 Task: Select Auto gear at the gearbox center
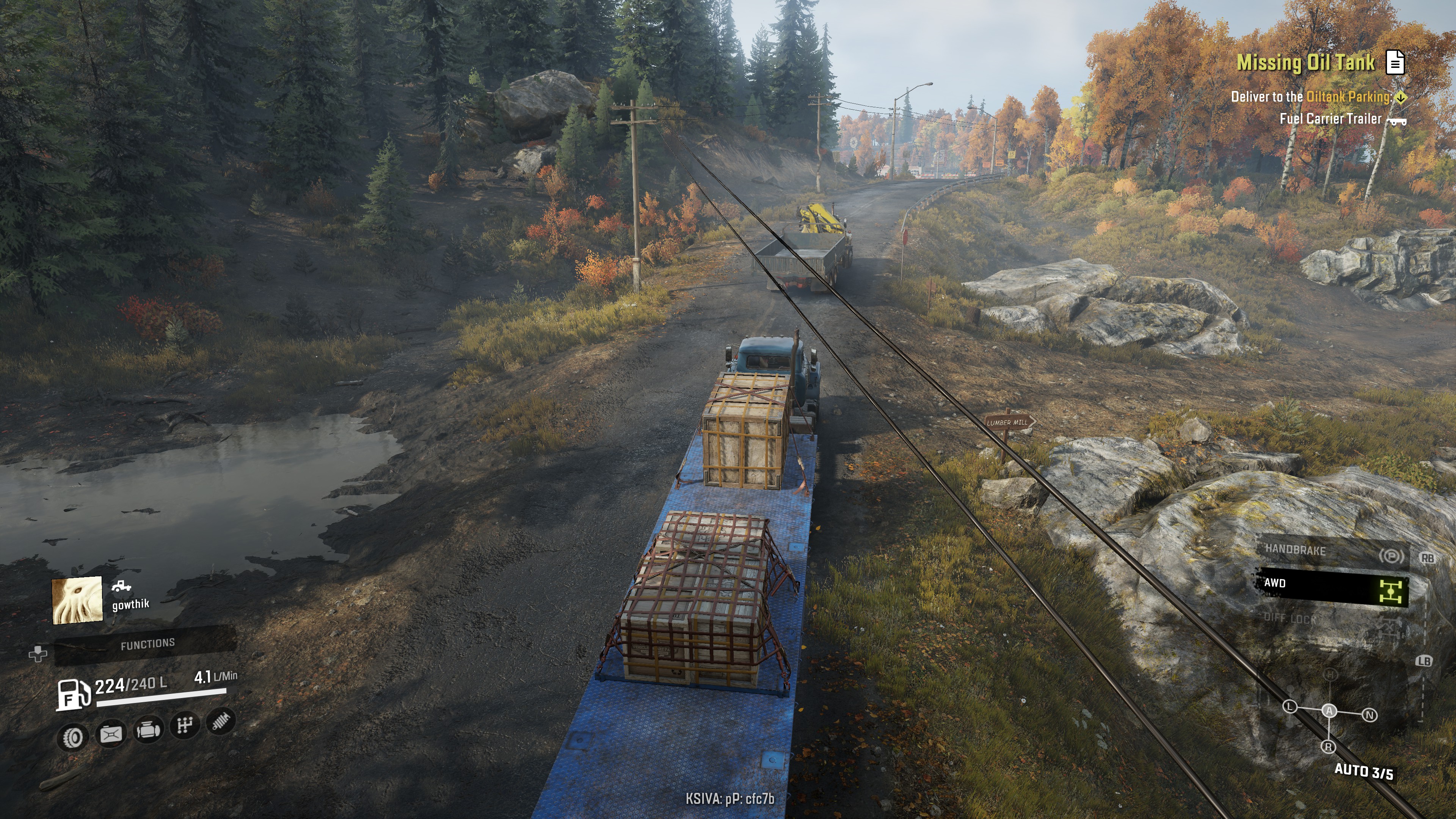(1329, 711)
